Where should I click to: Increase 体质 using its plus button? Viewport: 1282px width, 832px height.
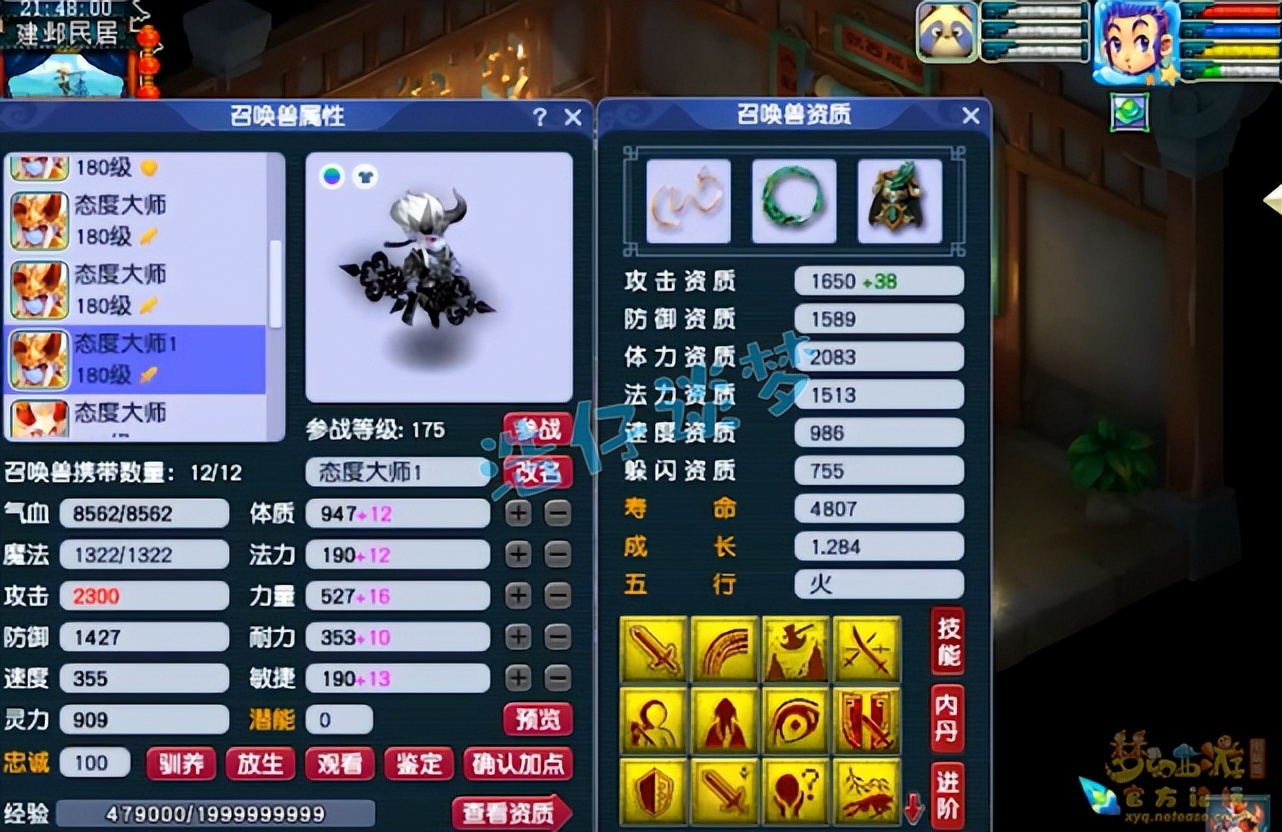click(521, 513)
